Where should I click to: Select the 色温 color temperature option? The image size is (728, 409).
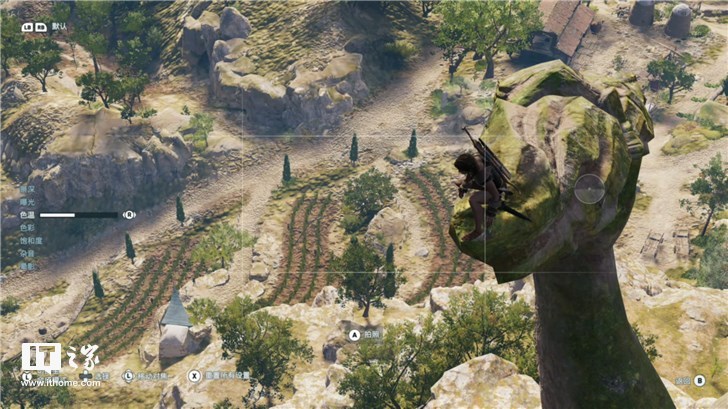[27, 214]
